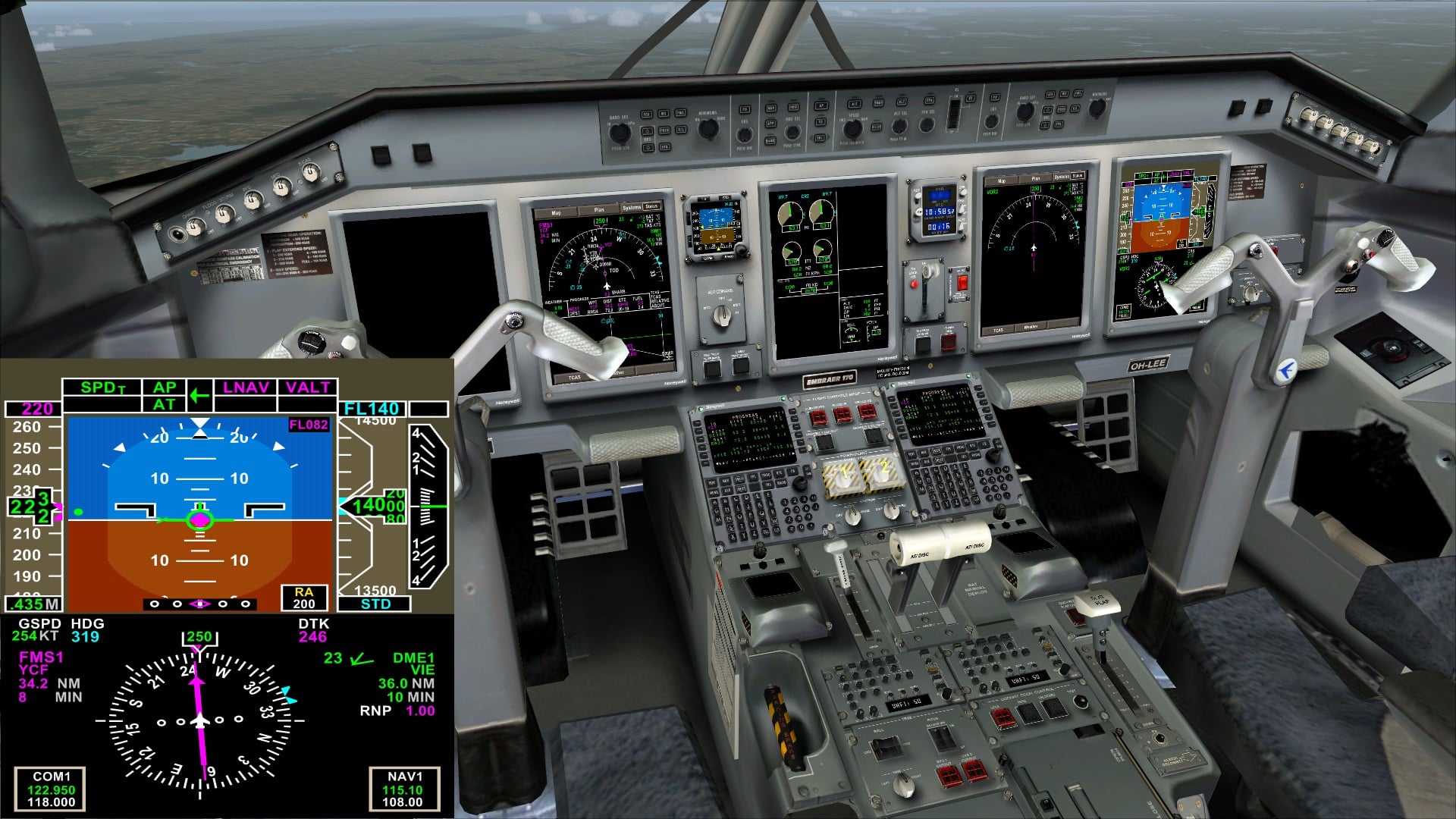Arm the APP approach mode button
The image size is (1456, 819).
pos(770,124)
